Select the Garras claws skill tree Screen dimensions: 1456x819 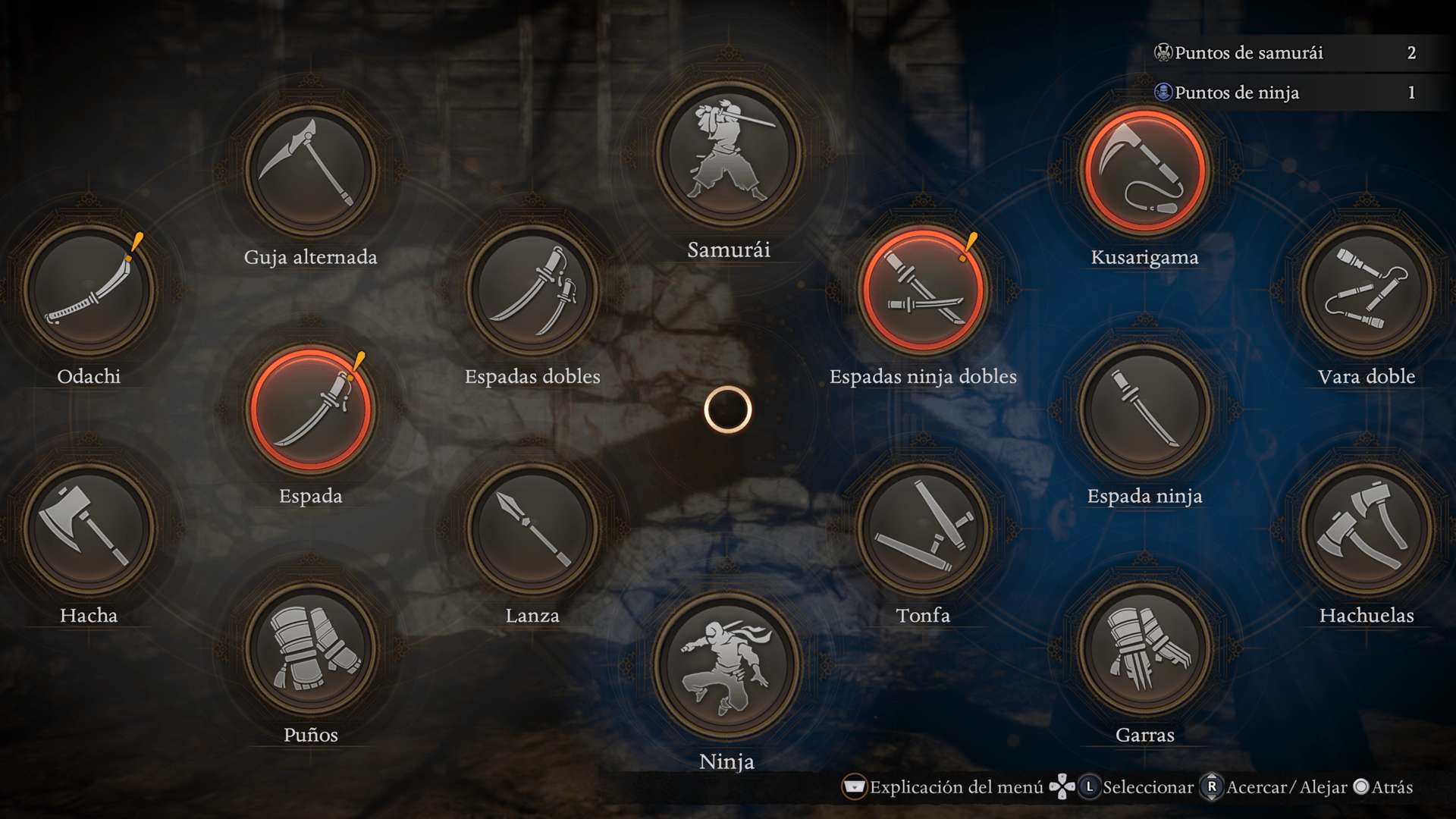[x=1145, y=648]
